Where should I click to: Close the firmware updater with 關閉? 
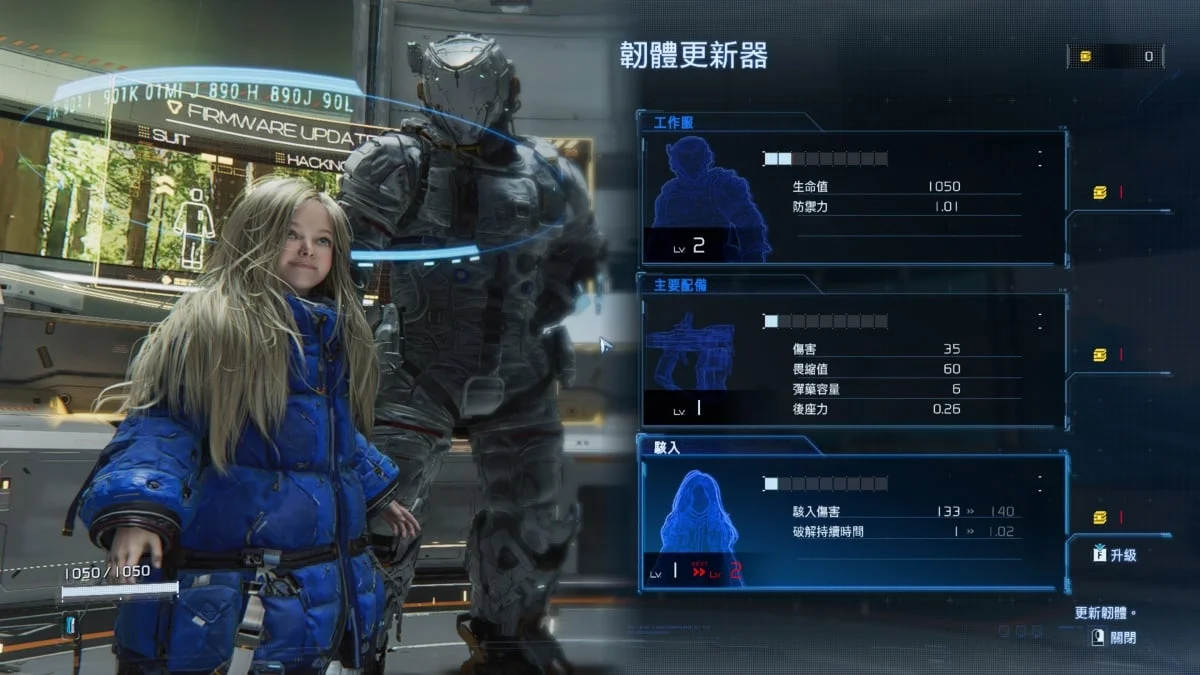tap(1115, 637)
